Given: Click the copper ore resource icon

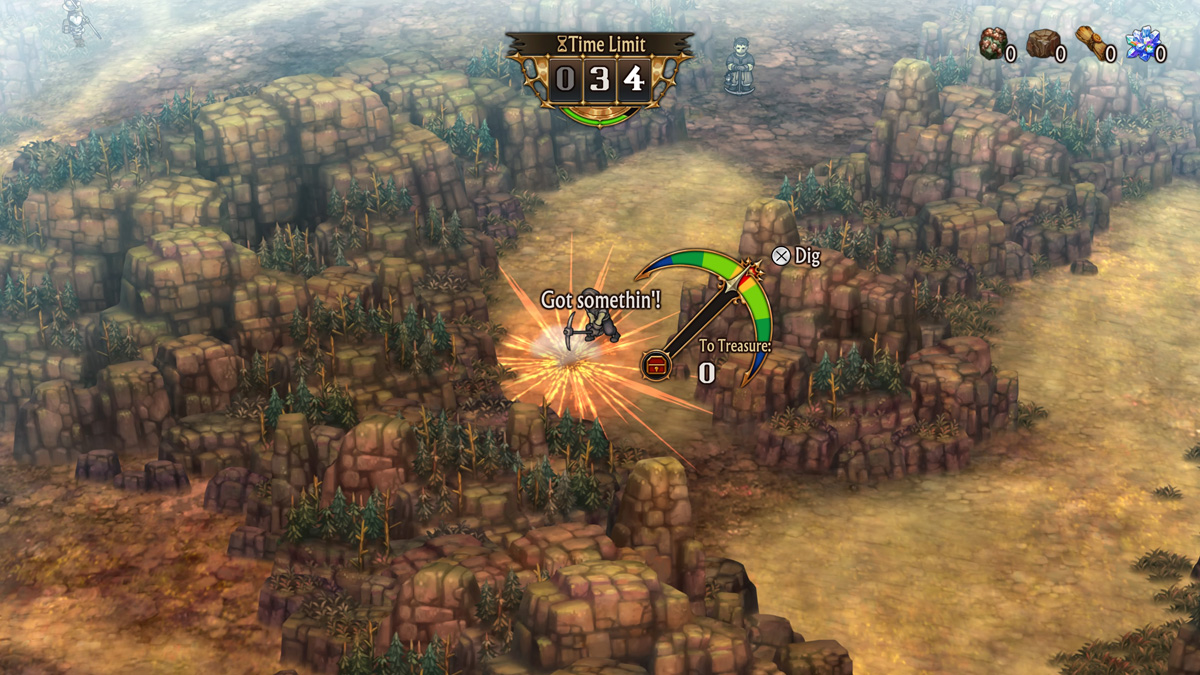Looking at the screenshot, I should point(992,45).
